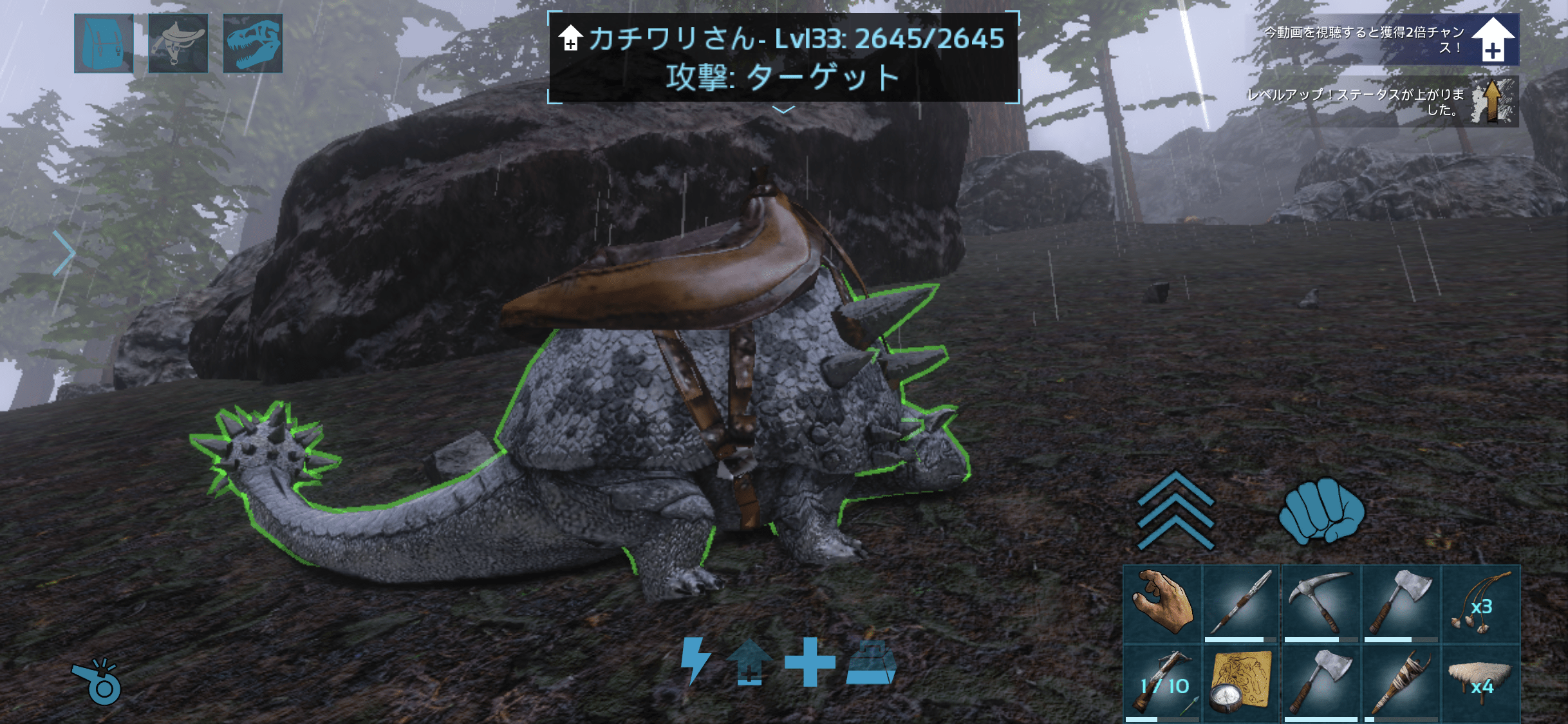1568x724 pixels.
Task: Select the bare hand hotbar slot
Action: [1162, 604]
